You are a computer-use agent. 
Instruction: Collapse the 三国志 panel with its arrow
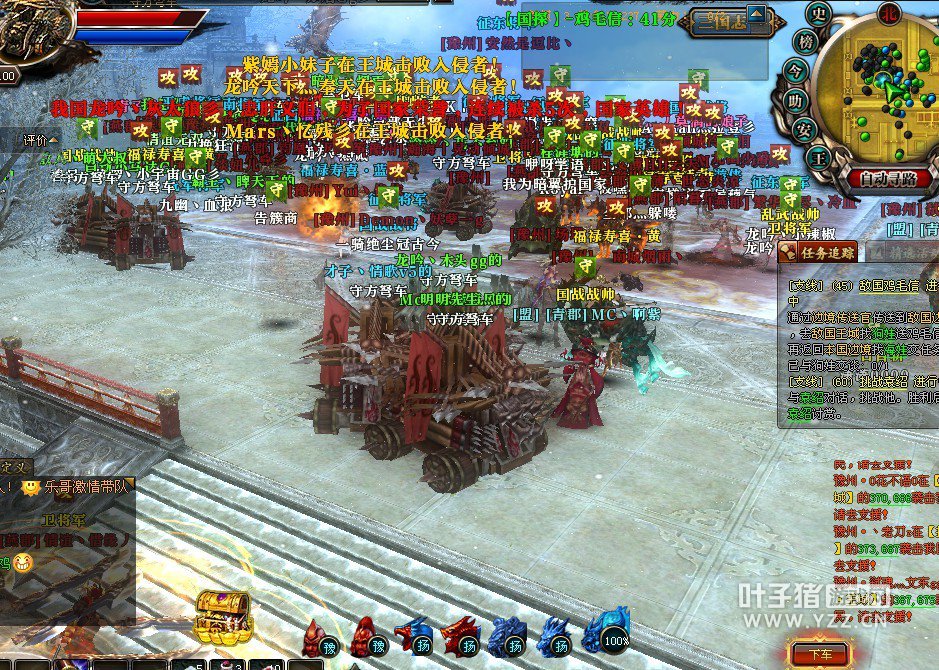(755, 15)
